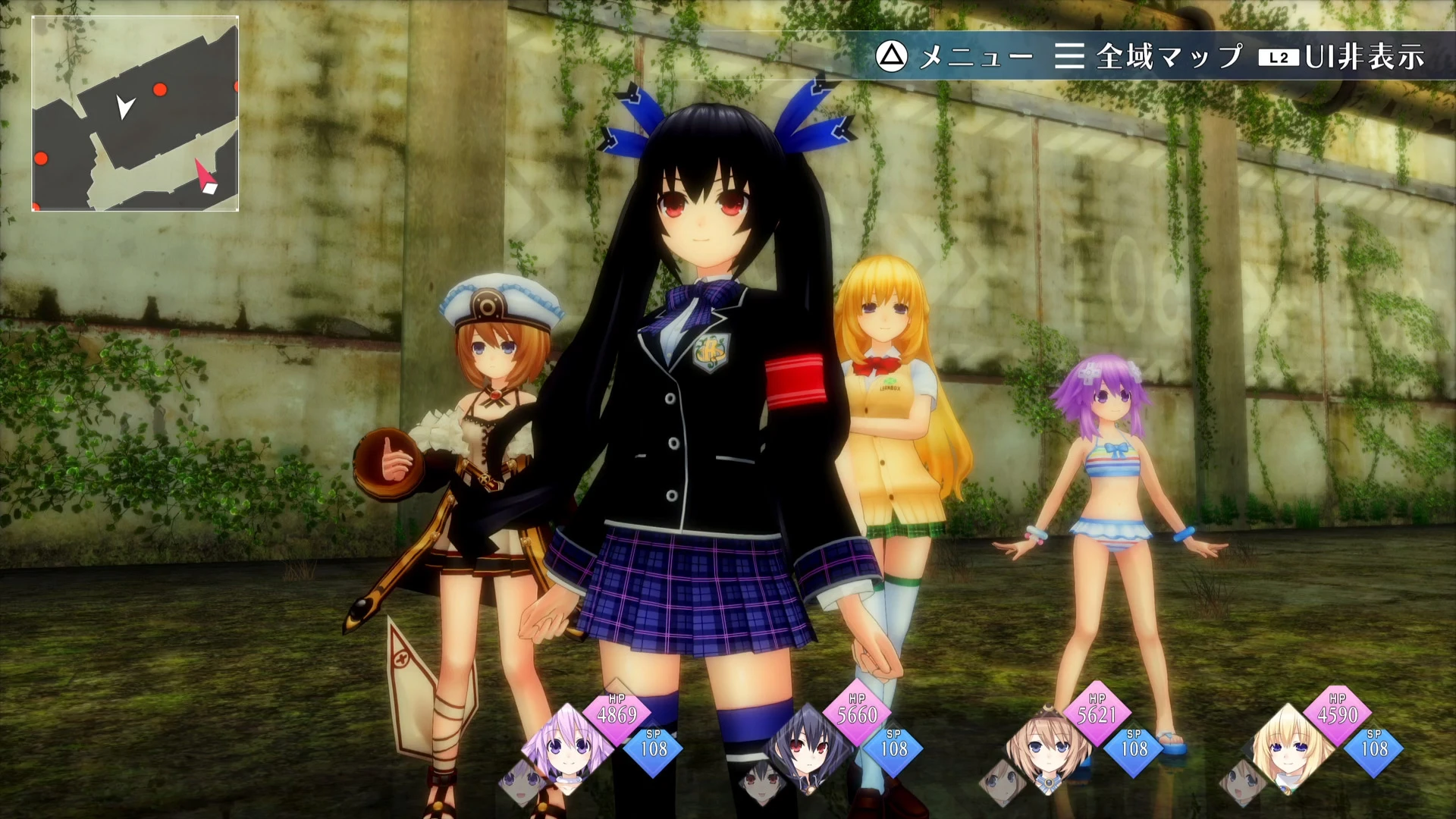Select the three-line 全域マップ icon
This screenshot has width=1456, height=819.
tap(1069, 55)
